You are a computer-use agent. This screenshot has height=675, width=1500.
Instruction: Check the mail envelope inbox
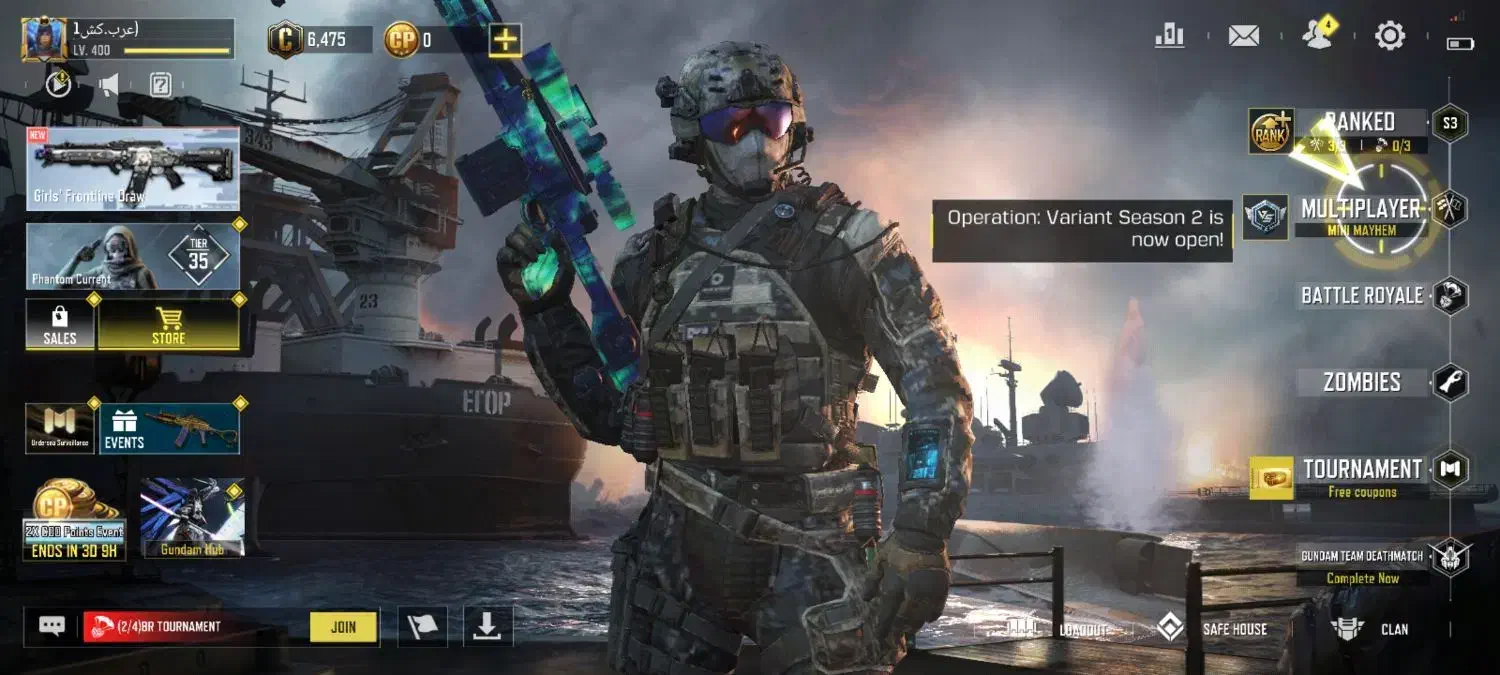point(1243,37)
